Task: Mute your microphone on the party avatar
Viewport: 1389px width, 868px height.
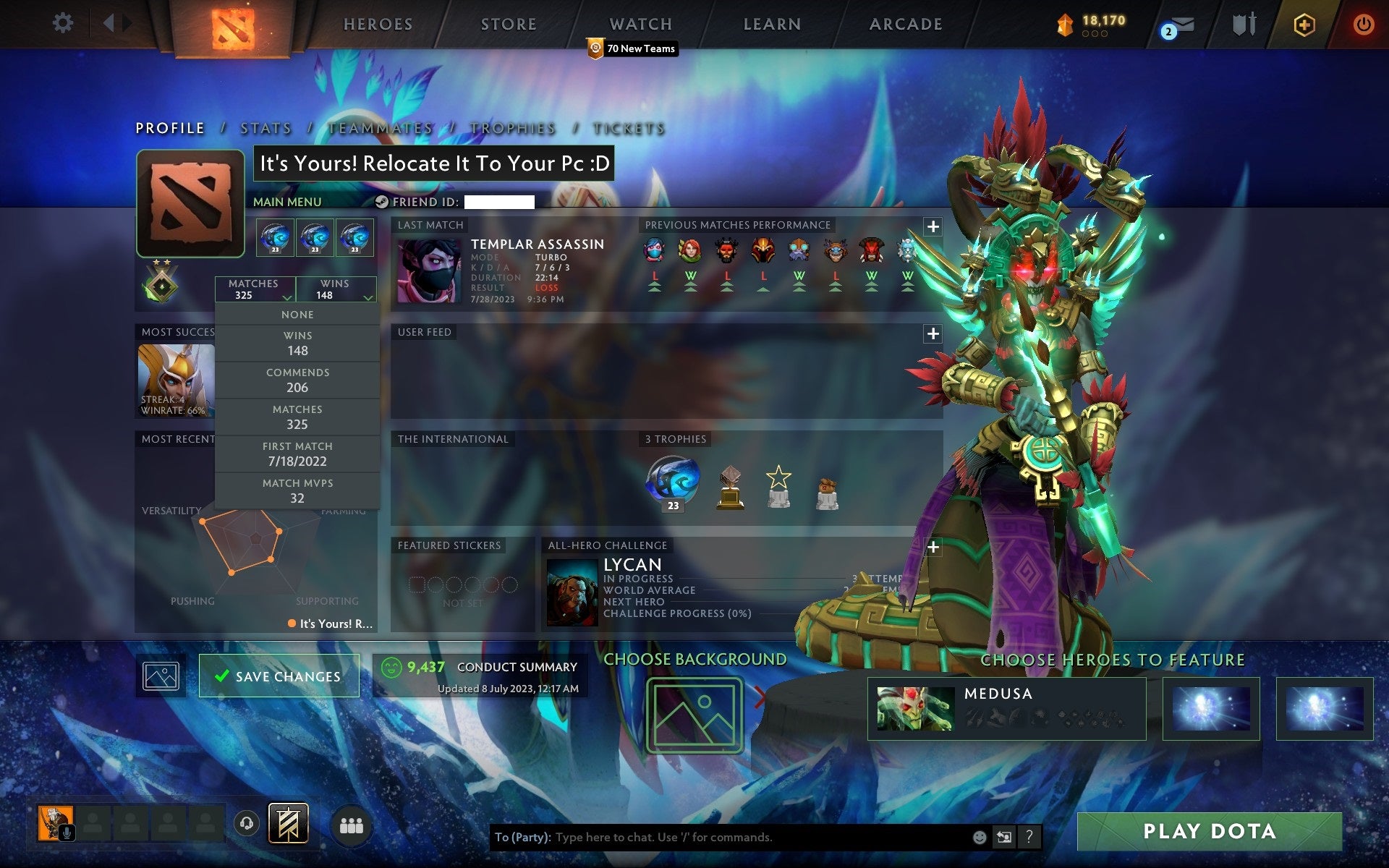Action: point(67,832)
